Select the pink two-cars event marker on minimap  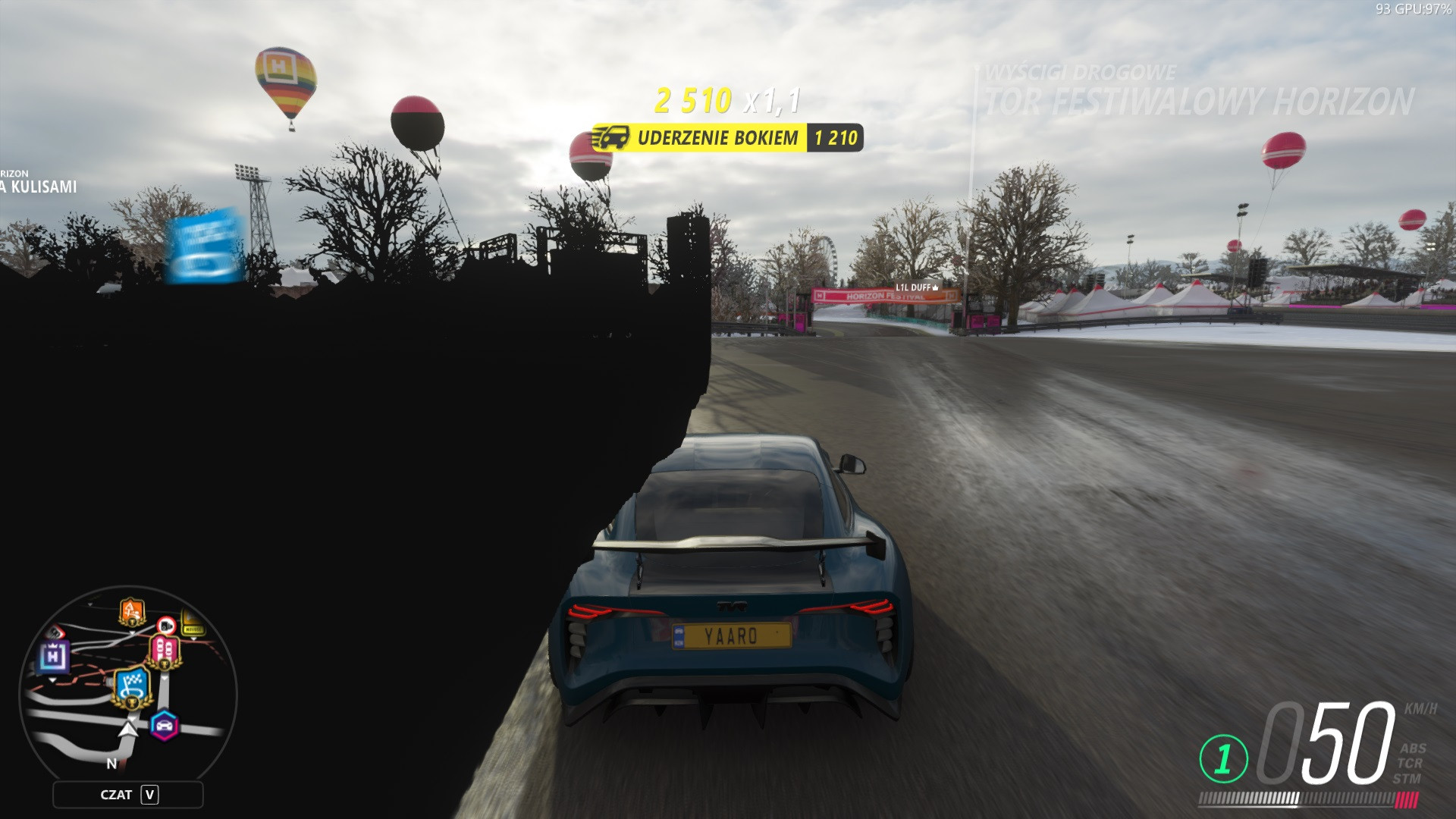(165, 651)
